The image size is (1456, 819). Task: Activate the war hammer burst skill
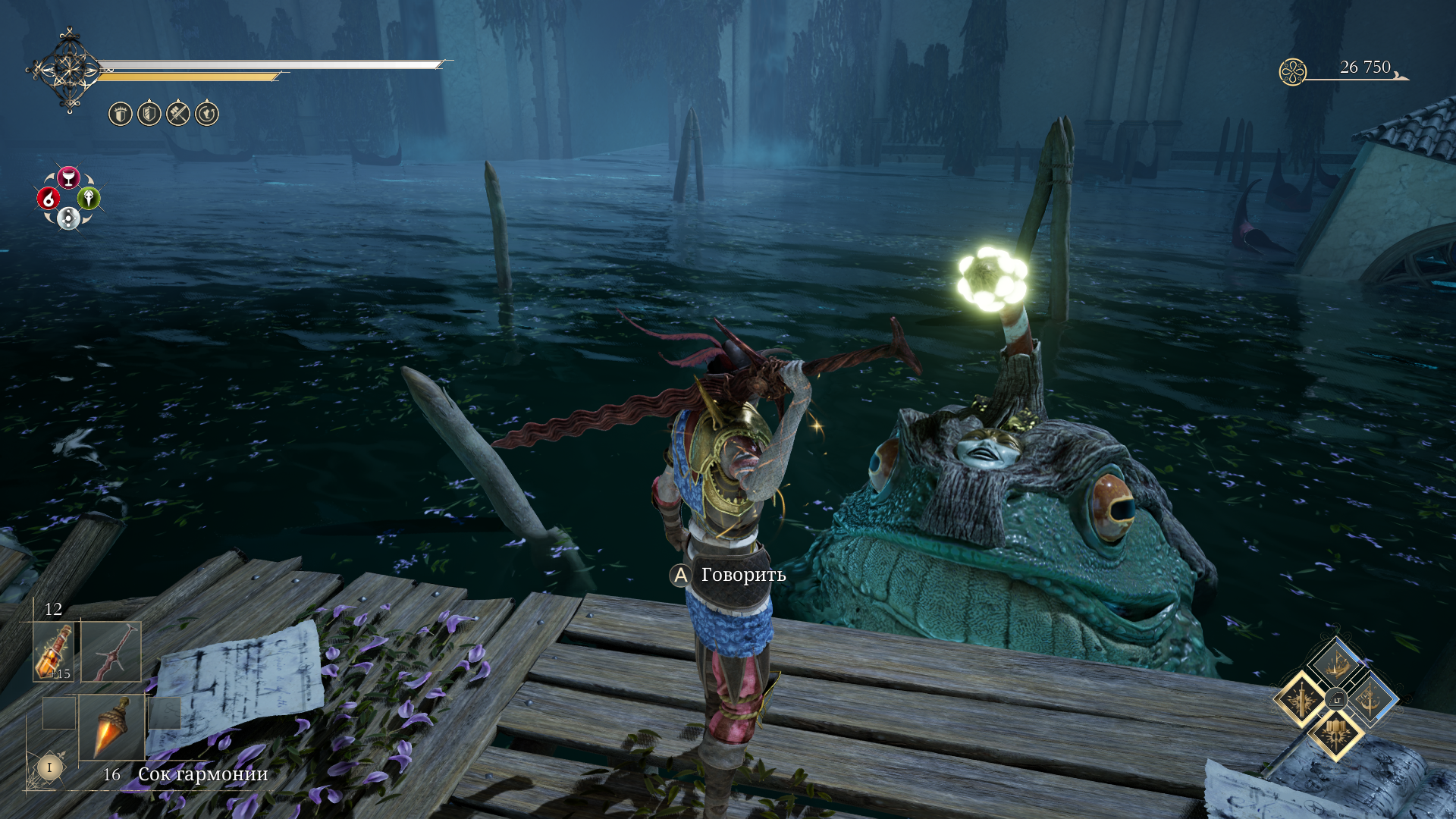click(1336, 734)
